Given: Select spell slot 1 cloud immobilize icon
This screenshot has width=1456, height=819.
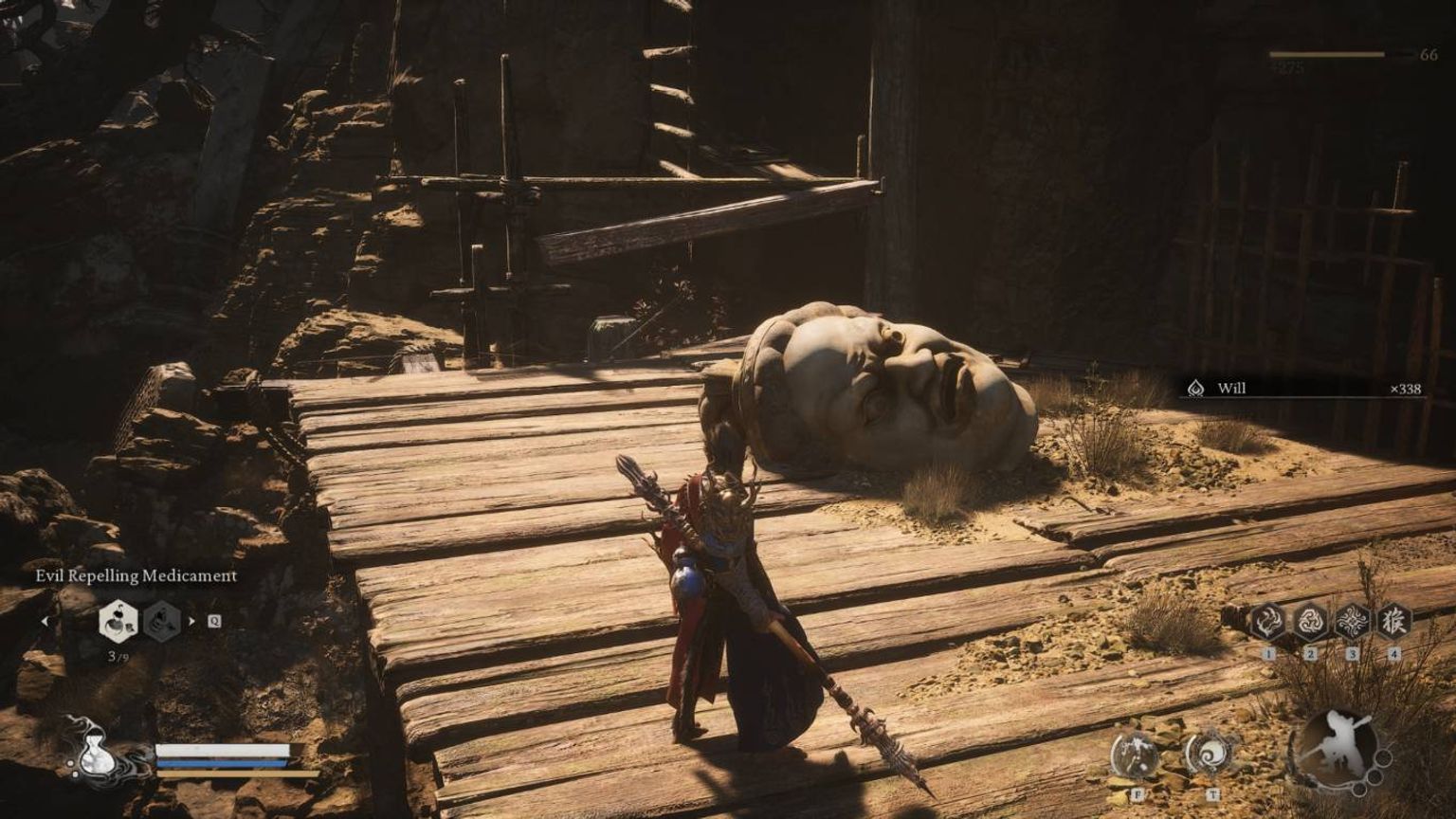Looking at the screenshot, I should [1267, 622].
